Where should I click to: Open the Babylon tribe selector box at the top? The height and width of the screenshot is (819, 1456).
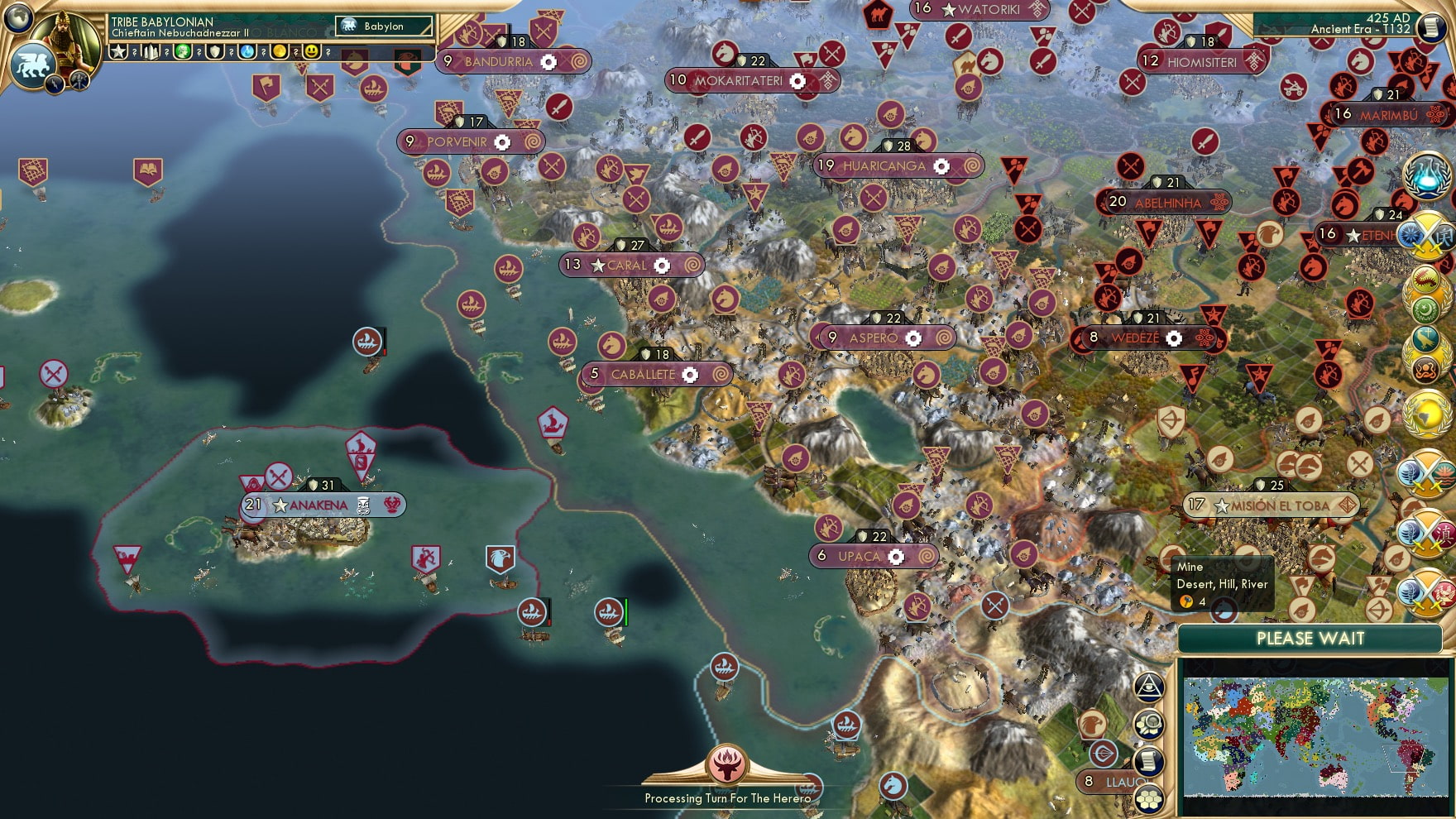tap(382, 26)
